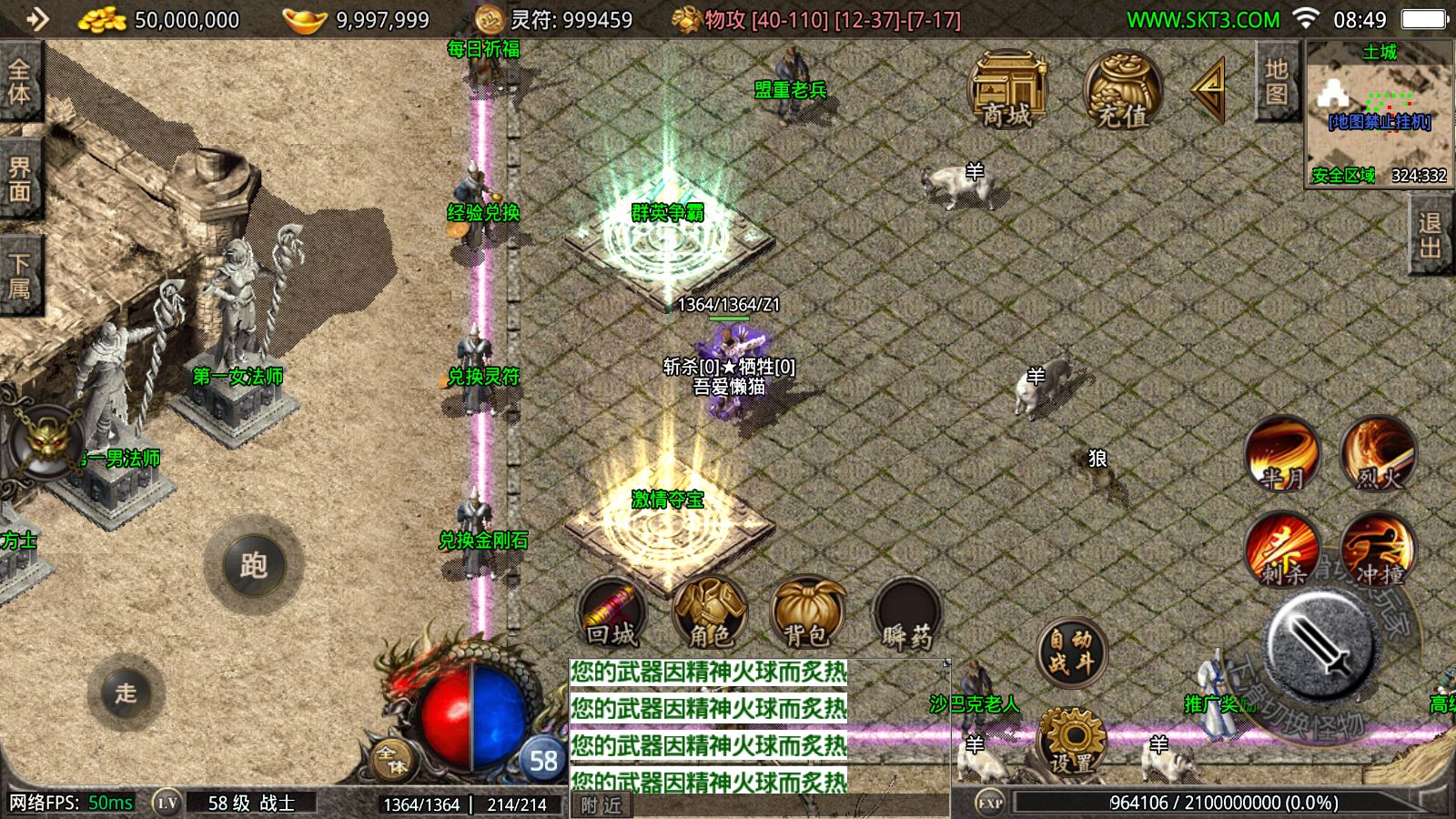Open the 设置 settings gear
Screen dimensions: 1456x819
coord(1072,742)
